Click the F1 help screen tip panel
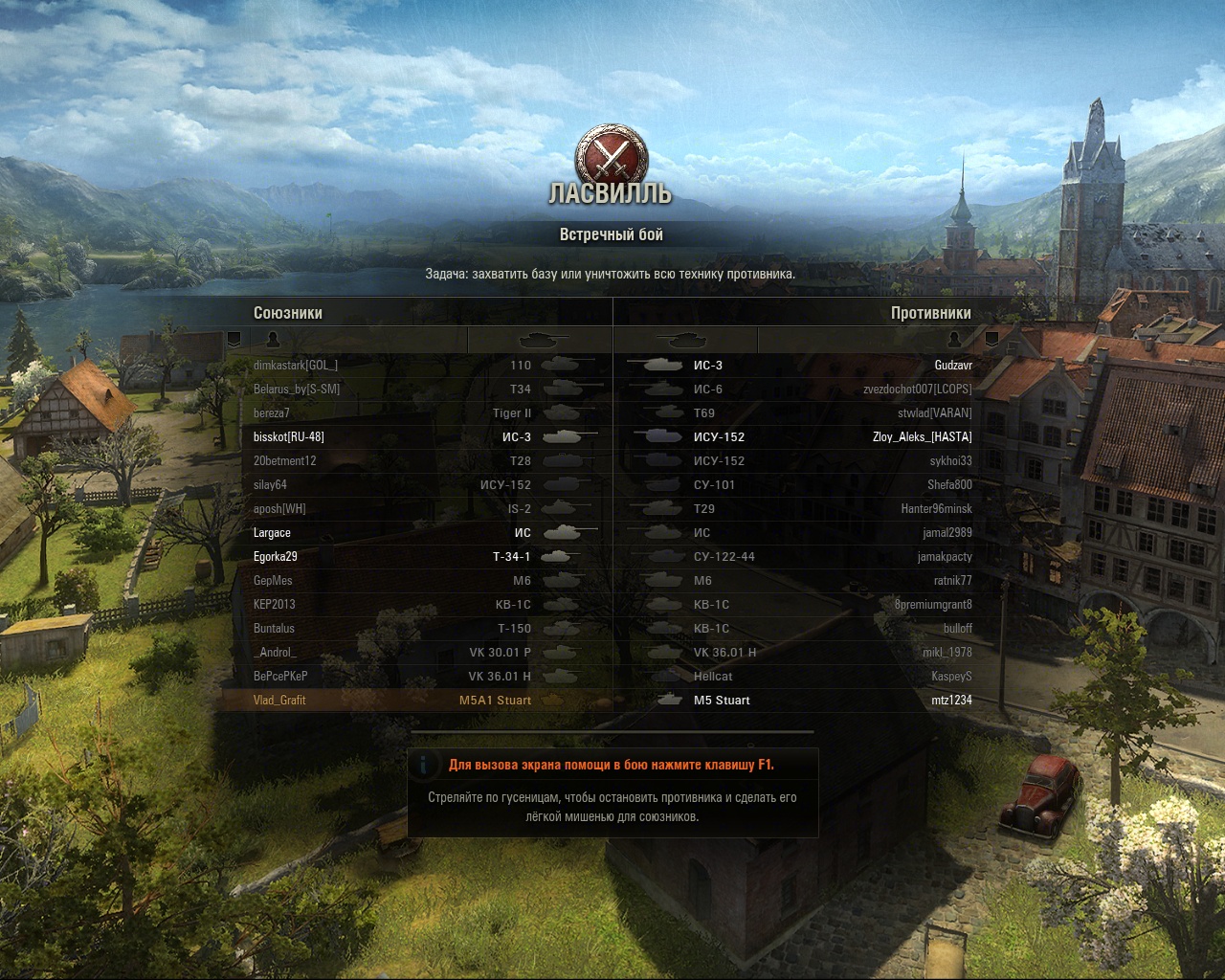The image size is (1225, 980). (612, 792)
